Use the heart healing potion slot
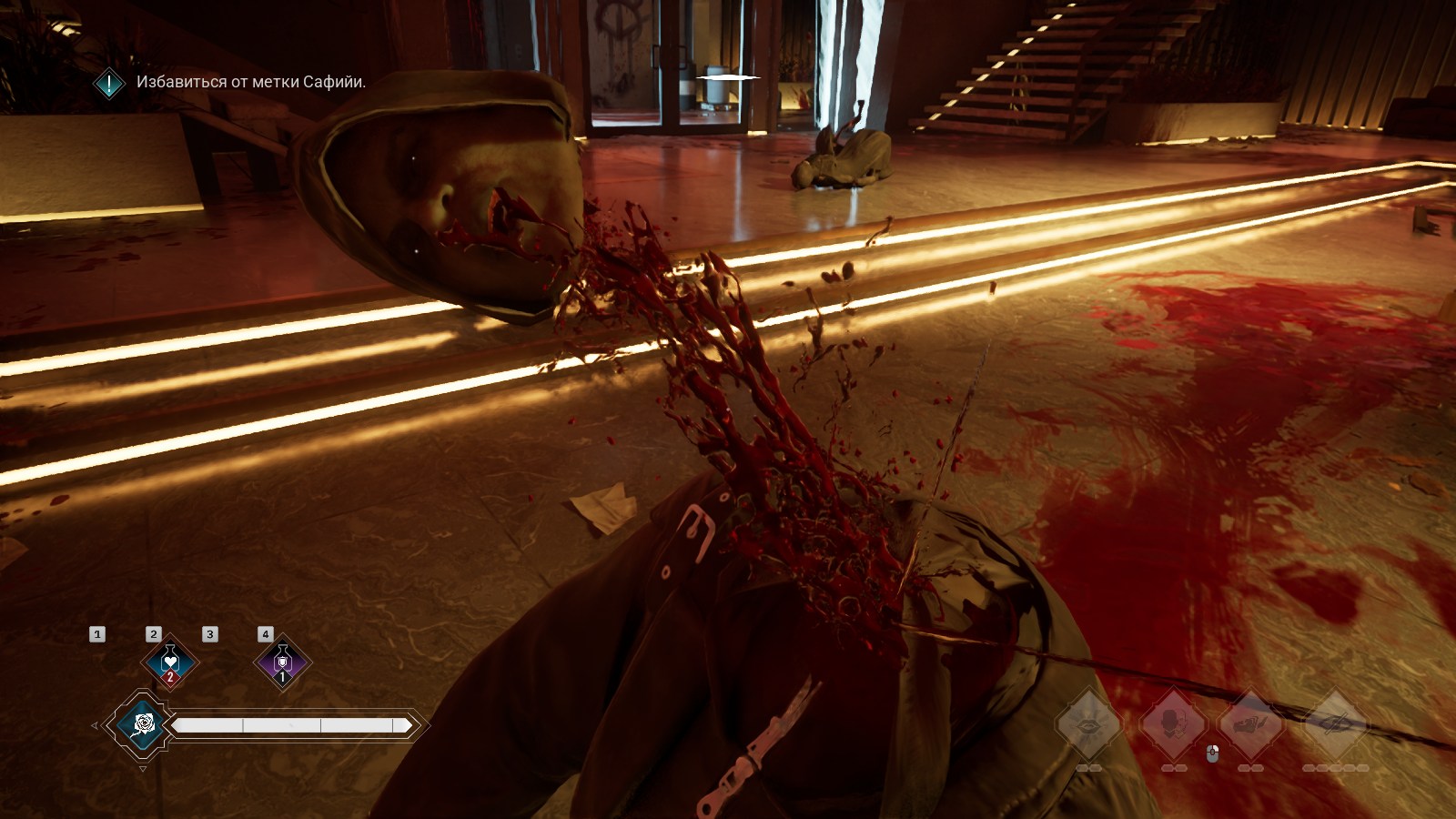This screenshot has height=819, width=1456. tap(170, 662)
